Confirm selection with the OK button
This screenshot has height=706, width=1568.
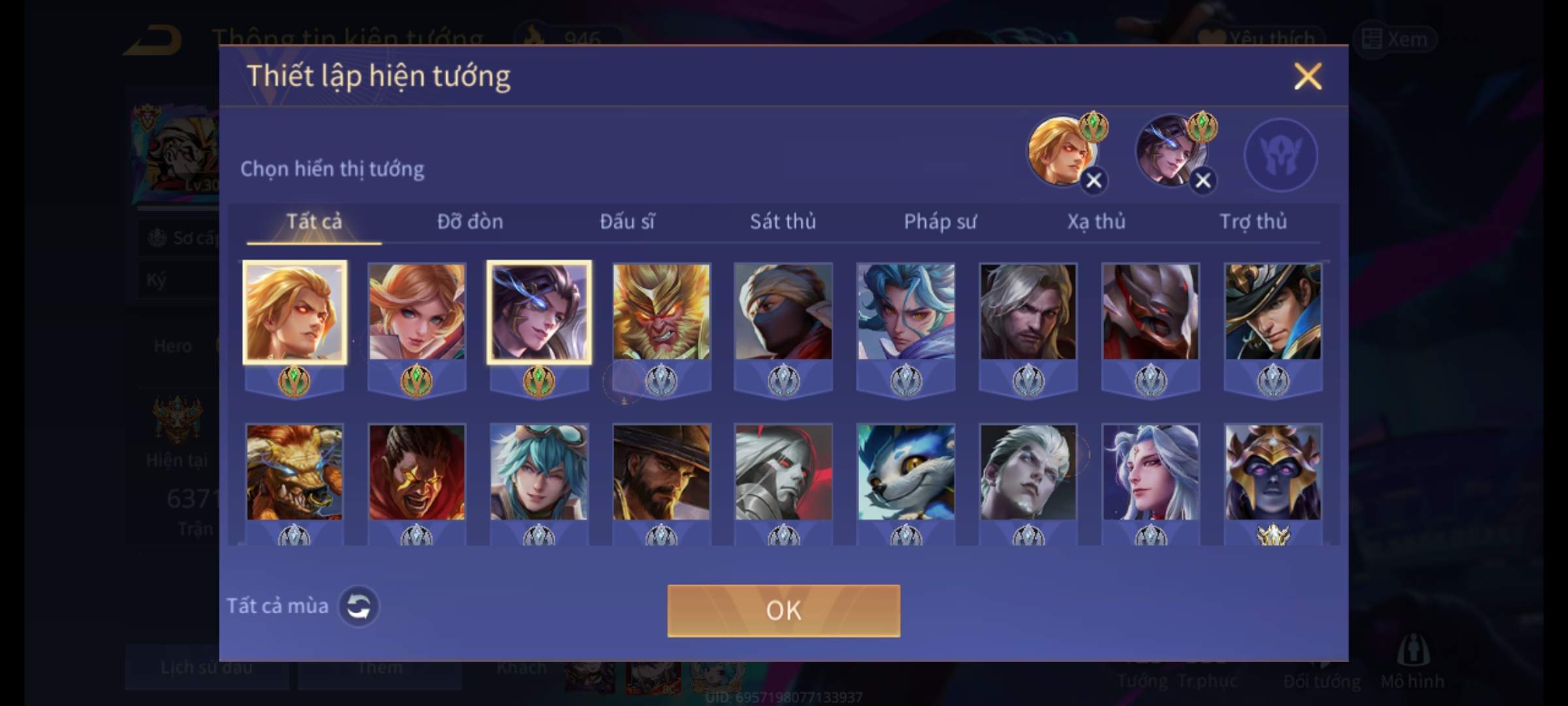[783, 611]
